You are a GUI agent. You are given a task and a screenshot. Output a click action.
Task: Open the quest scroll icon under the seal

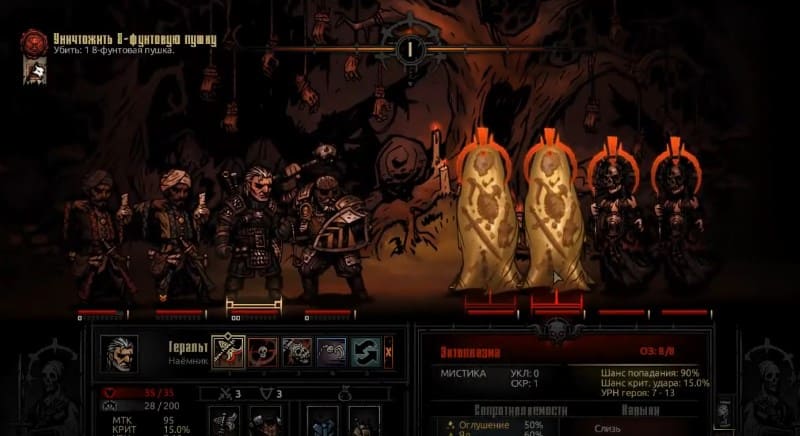click(34, 70)
